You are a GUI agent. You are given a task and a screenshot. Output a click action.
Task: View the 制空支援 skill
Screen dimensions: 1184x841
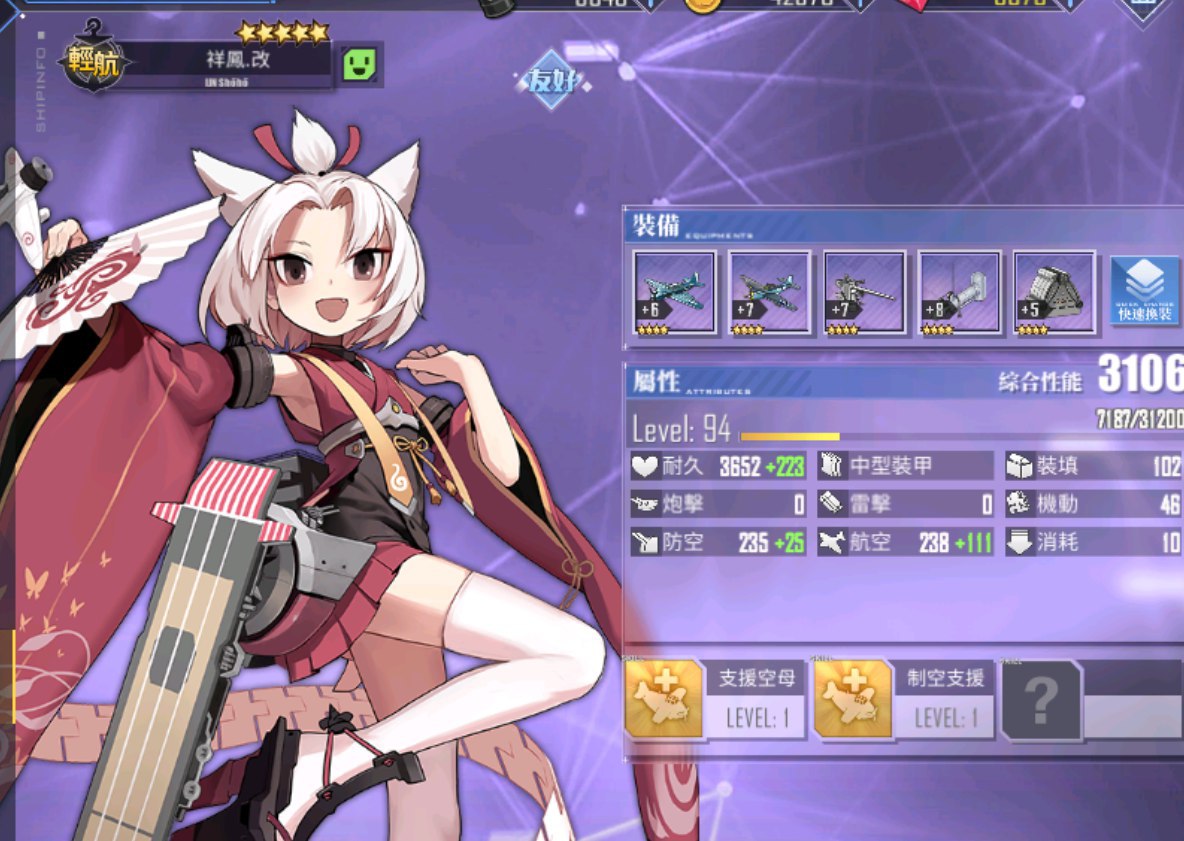[906, 700]
